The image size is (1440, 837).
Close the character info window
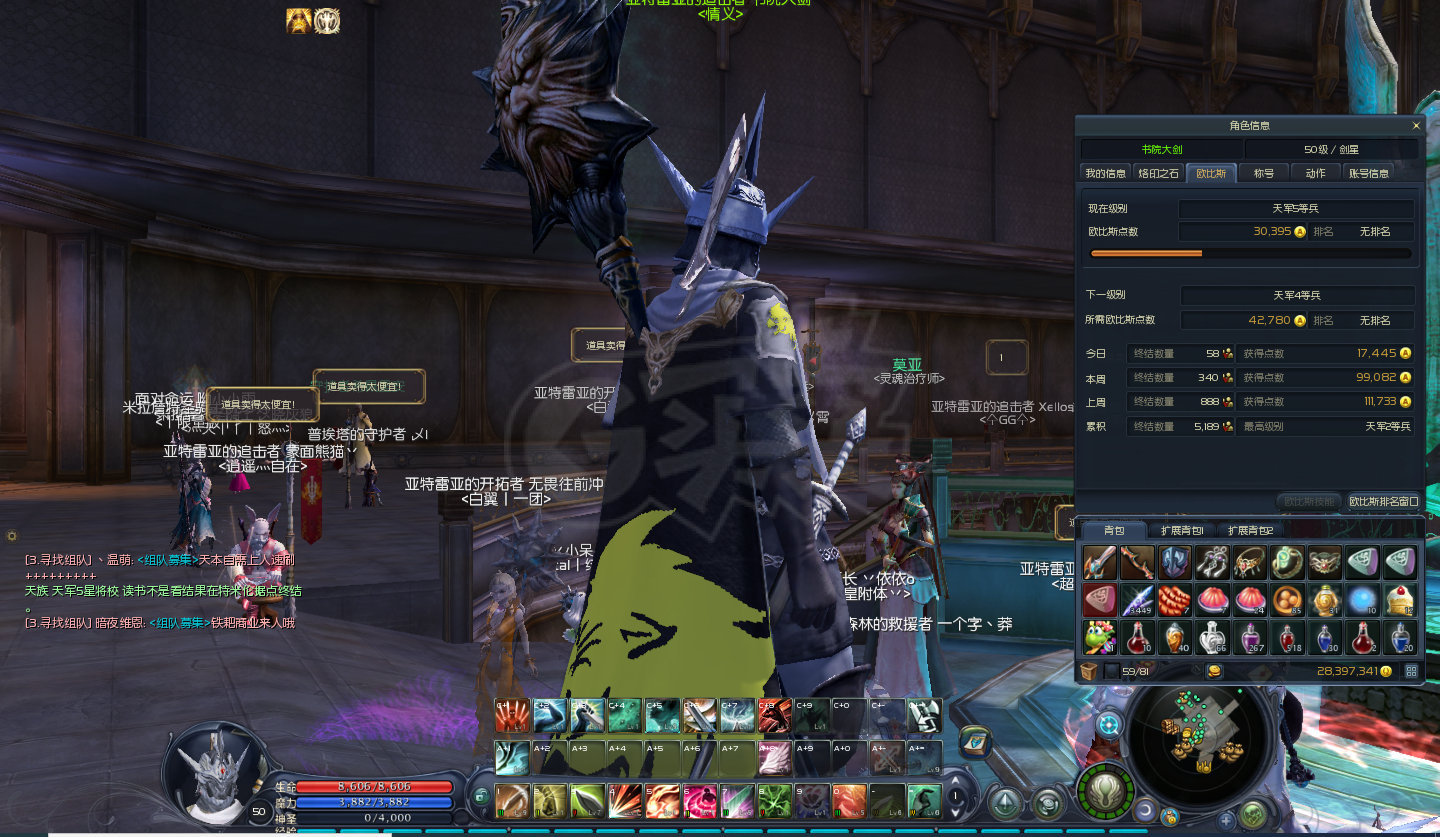1415,126
